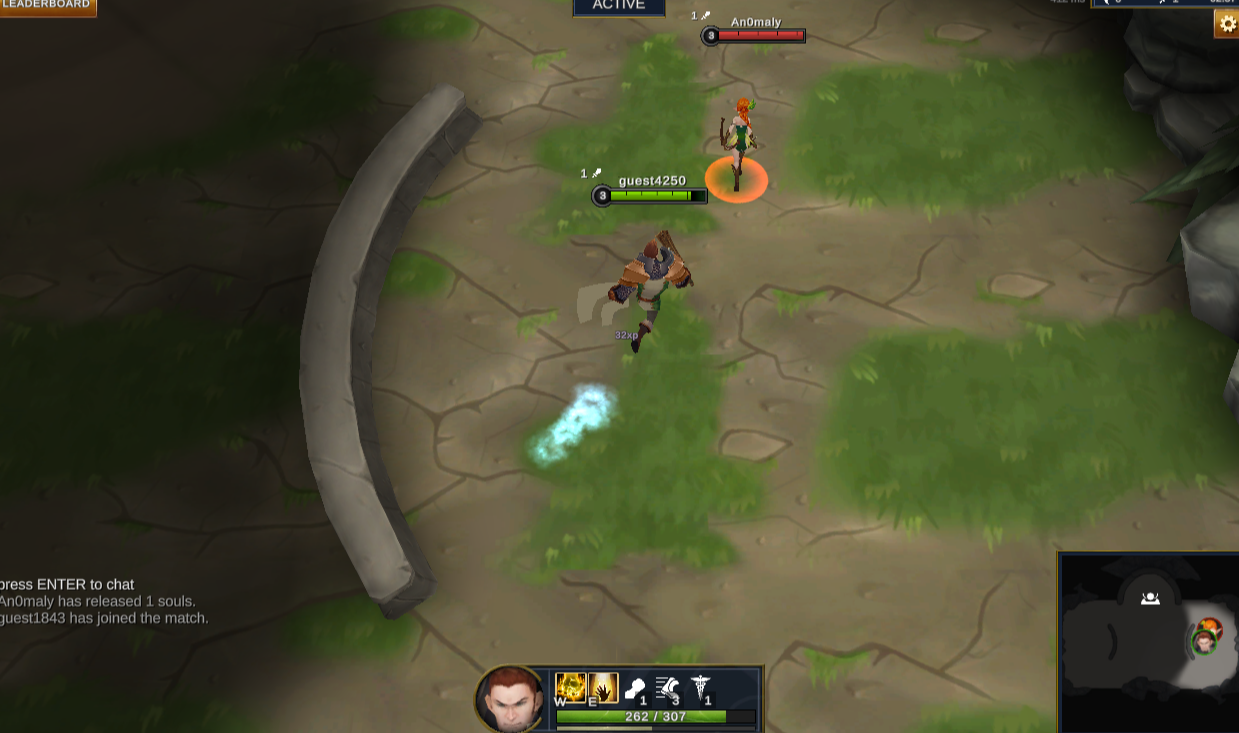Image resolution: width=1239 pixels, height=733 pixels.
Task: Activate the E hand ability
Action: pos(603,687)
